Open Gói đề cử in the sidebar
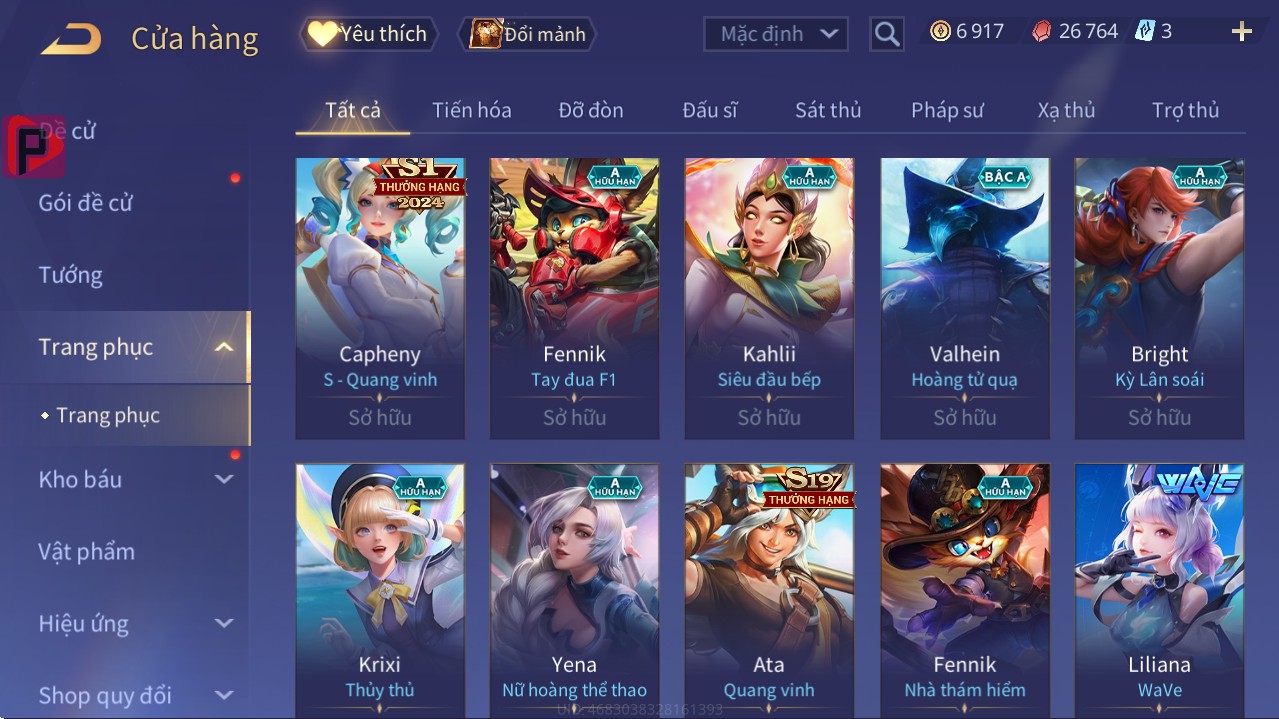Viewport: 1279px width, 719px height. pyautogui.click(x=86, y=203)
